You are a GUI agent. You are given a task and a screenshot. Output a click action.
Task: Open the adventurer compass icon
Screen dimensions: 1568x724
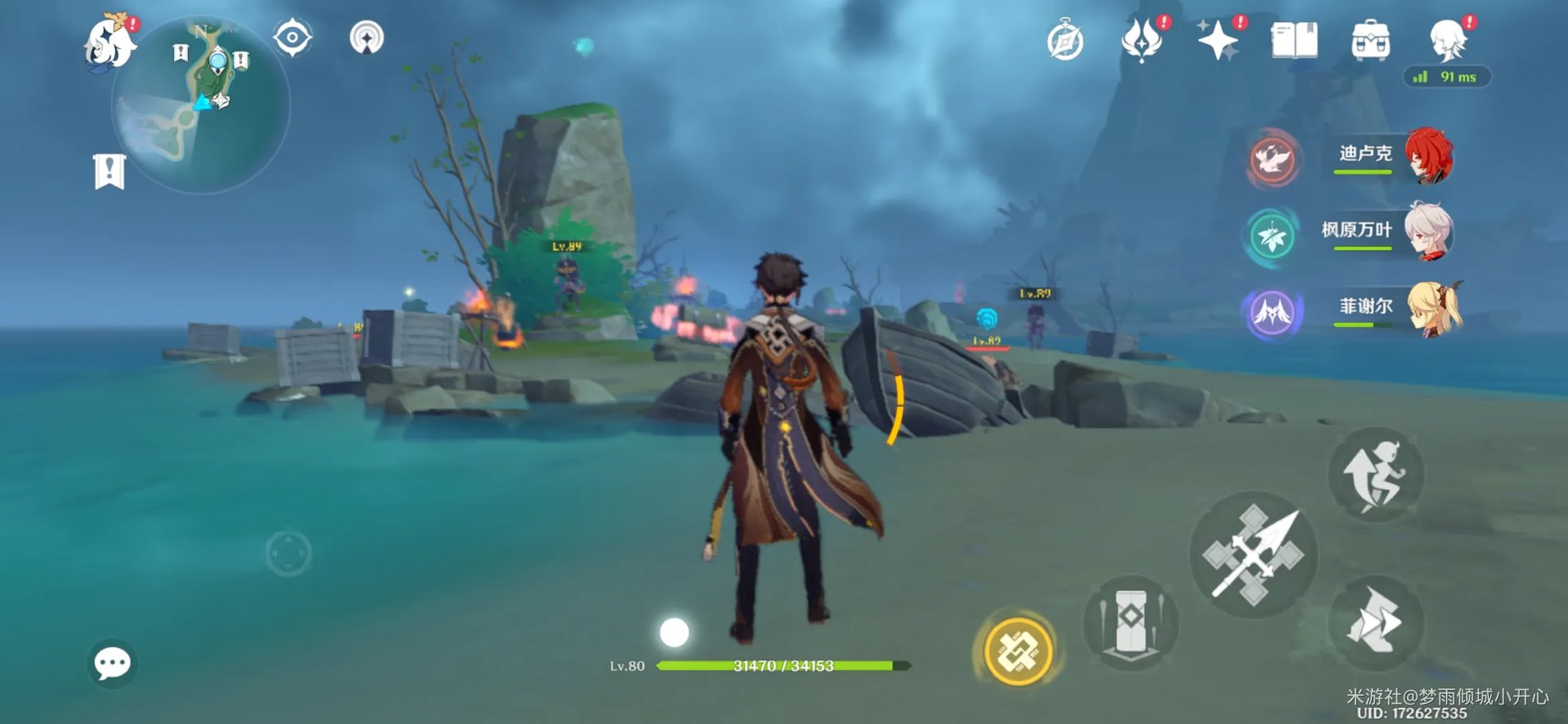pyautogui.click(x=1065, y=41)
